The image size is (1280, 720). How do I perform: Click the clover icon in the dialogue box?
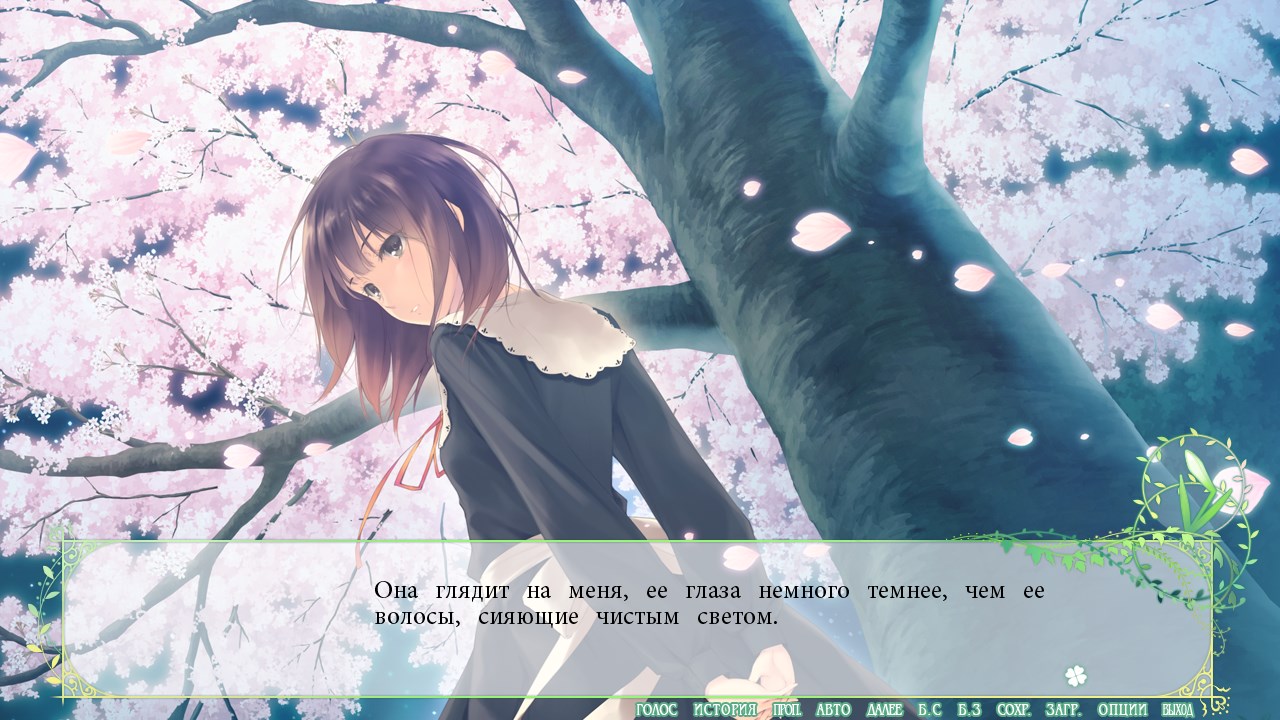tap(1075, 676)
